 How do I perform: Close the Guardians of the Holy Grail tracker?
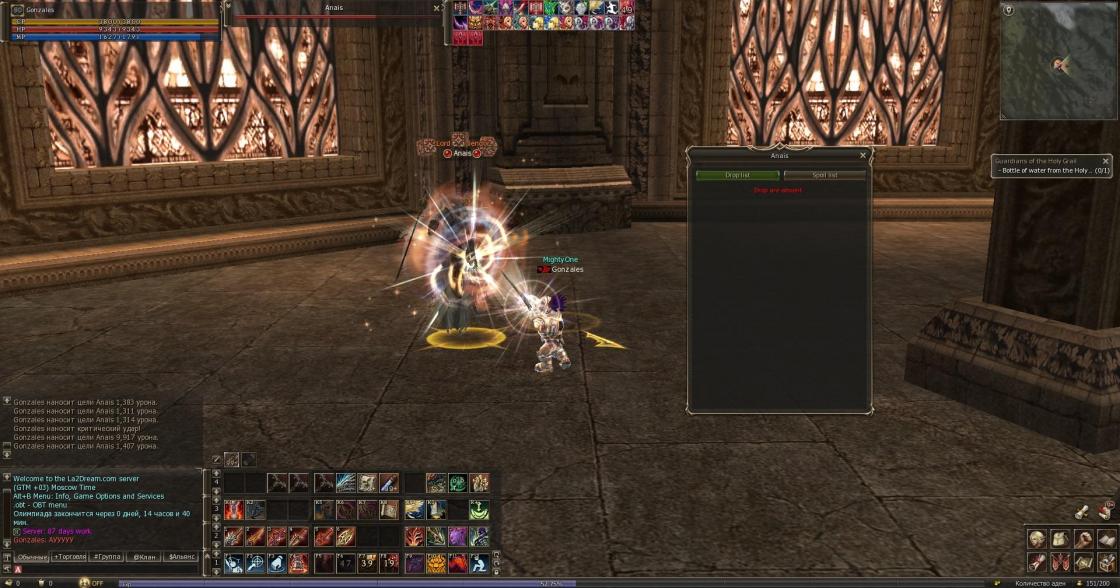1105,160
